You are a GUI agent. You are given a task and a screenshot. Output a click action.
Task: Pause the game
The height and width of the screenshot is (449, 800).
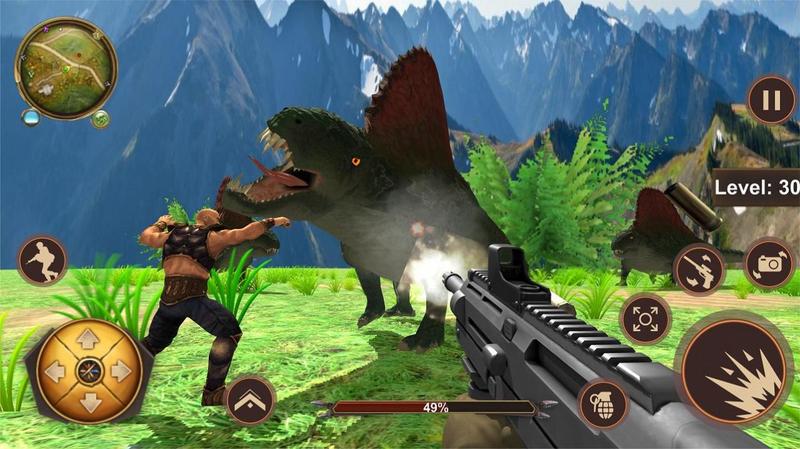(x=770, y=100)
